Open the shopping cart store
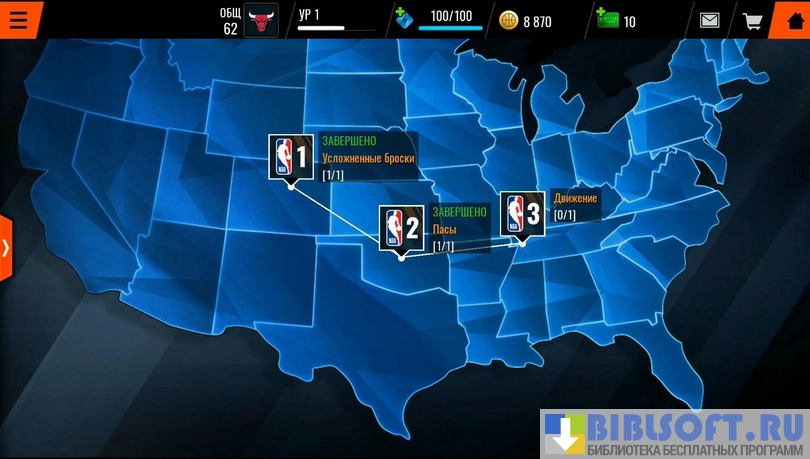Screen dimensions: 810x459 pyautogui.click(x=752, y=20)
